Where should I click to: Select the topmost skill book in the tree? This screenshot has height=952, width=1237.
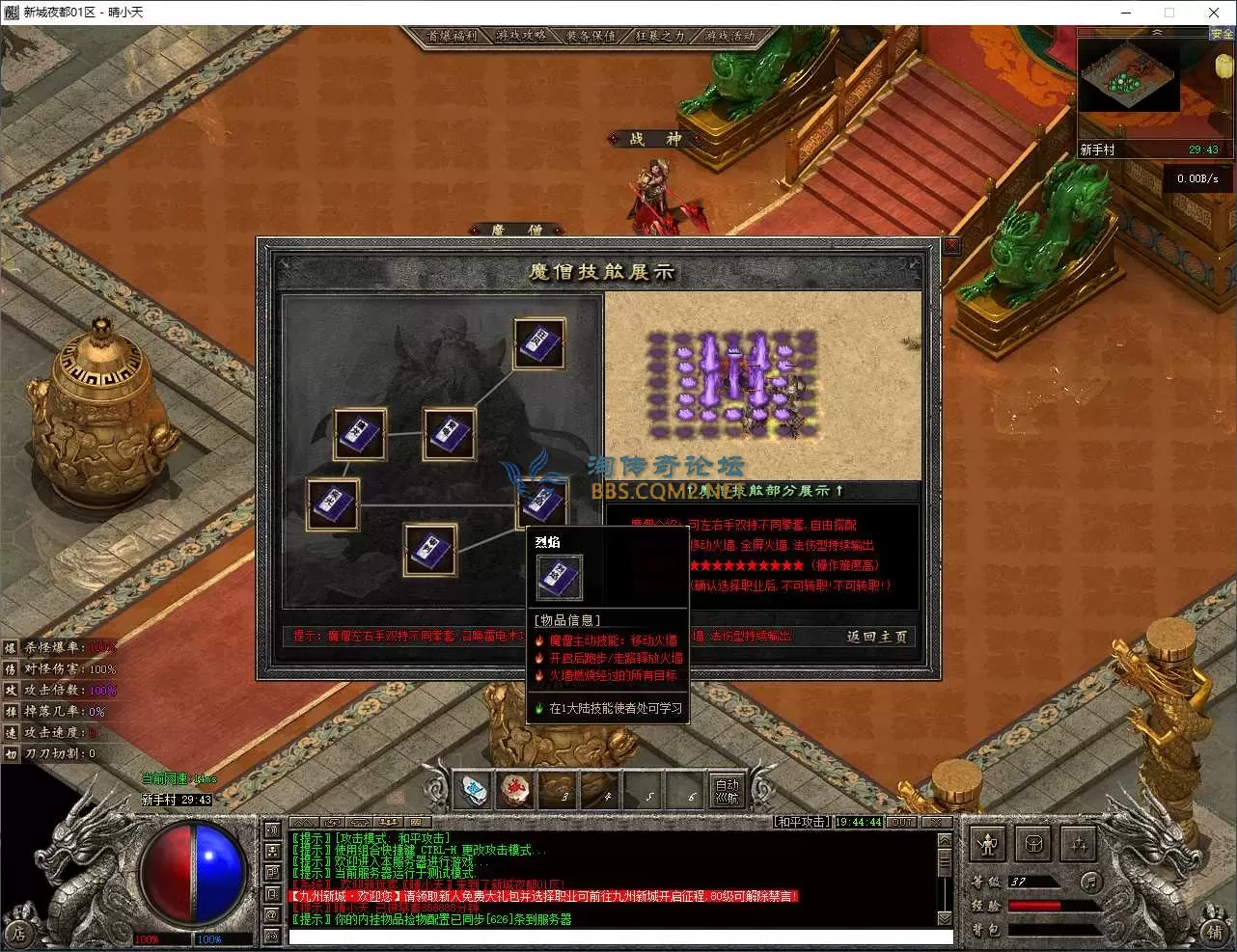pos(538,344)
